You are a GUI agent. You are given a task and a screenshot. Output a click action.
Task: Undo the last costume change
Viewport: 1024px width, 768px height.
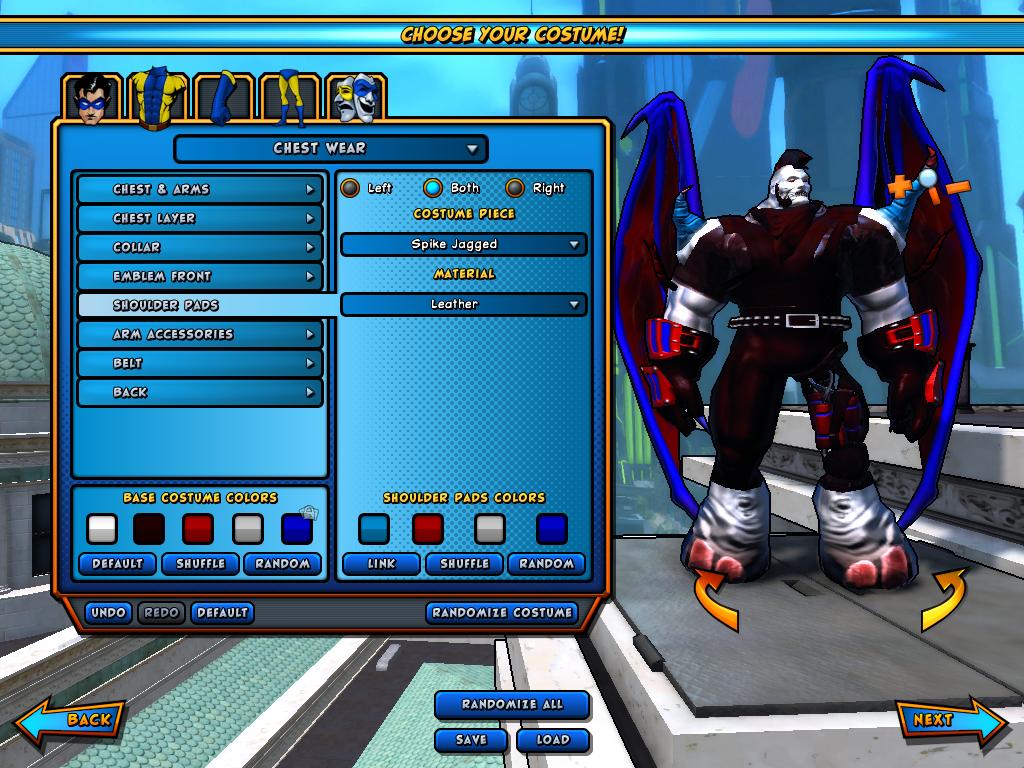coord(108,612)
